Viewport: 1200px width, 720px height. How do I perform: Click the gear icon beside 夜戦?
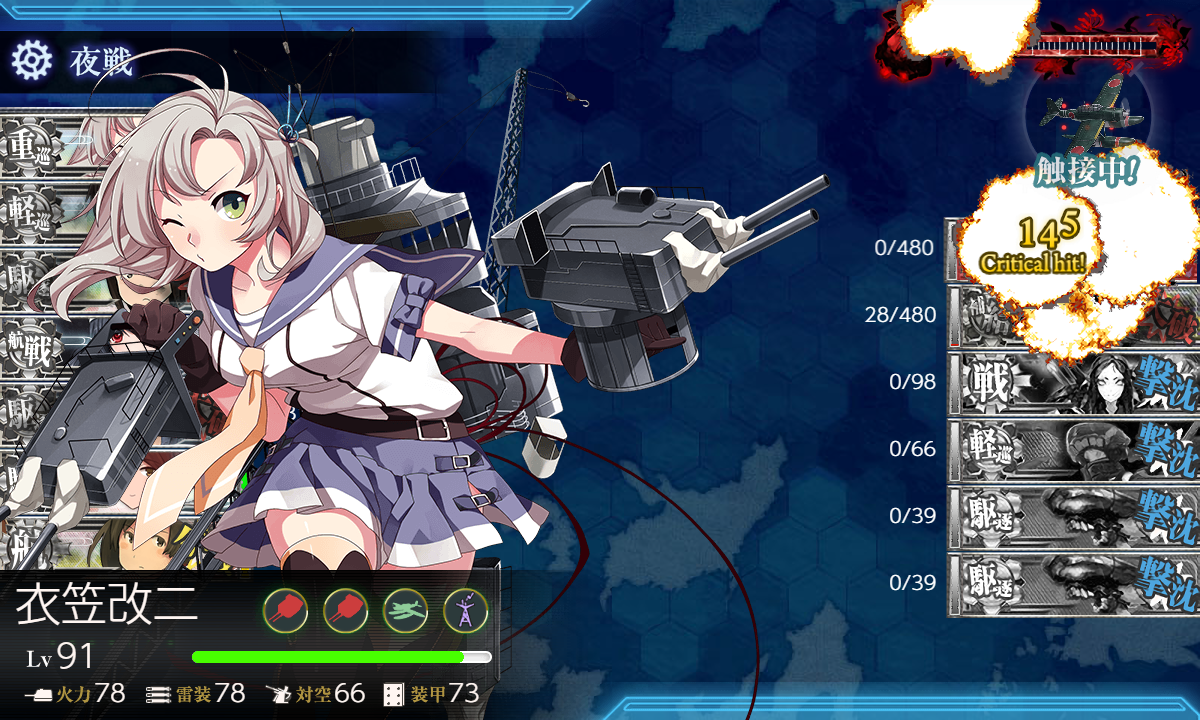31,61
